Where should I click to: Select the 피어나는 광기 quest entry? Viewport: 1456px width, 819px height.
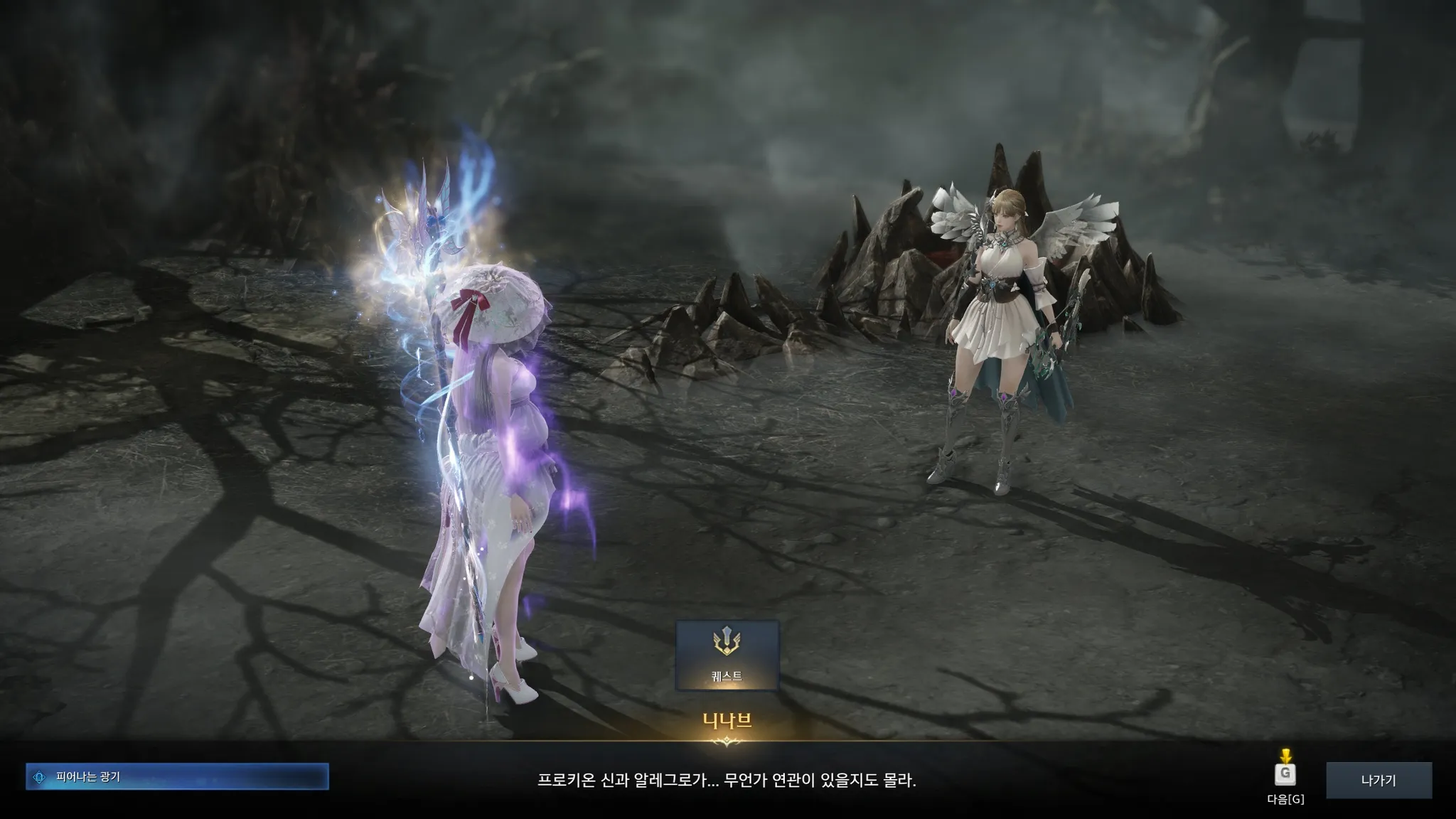177,777
